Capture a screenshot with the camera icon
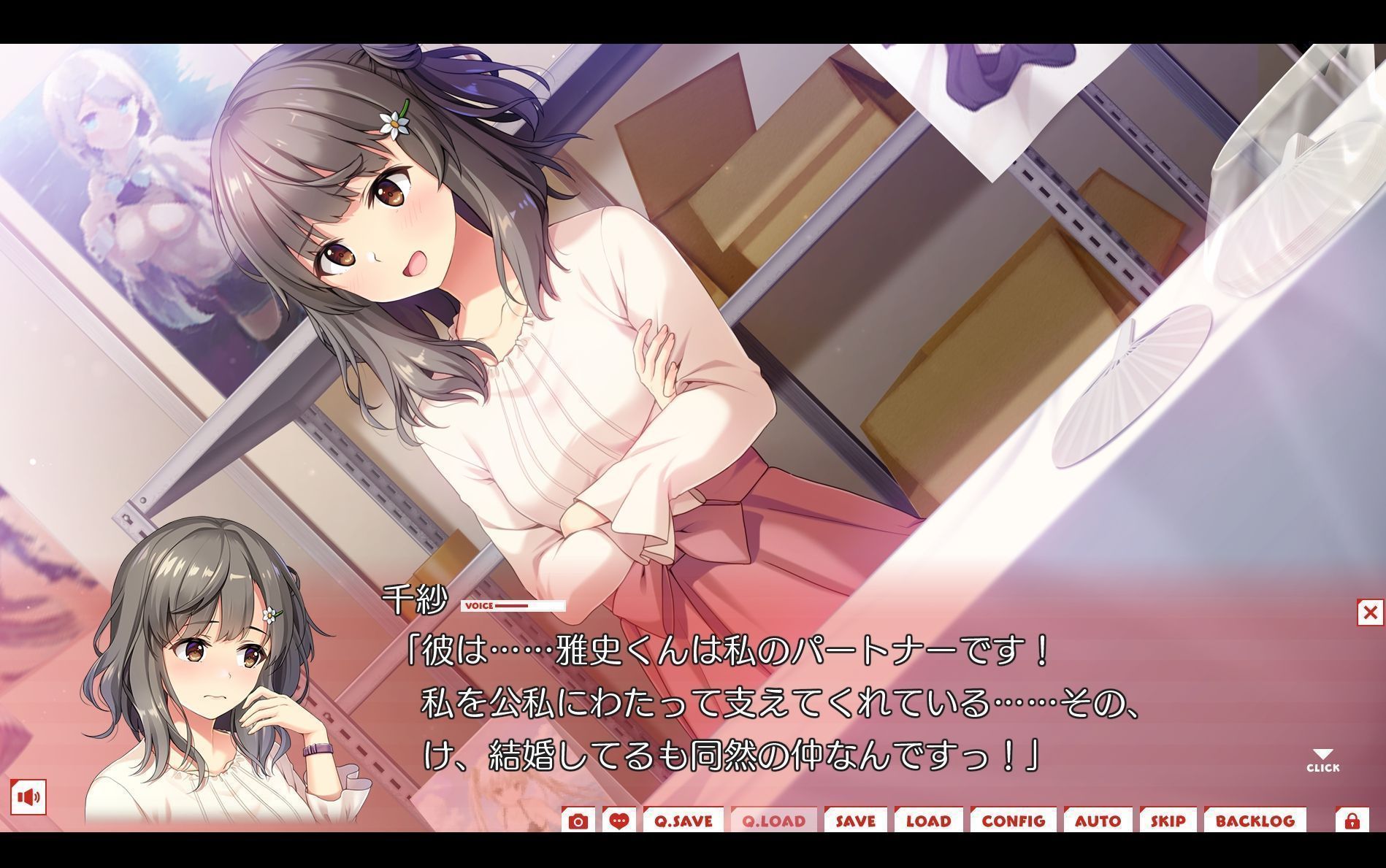The height and width of the screenshot is (868, 1386). [x=579, y=821]
